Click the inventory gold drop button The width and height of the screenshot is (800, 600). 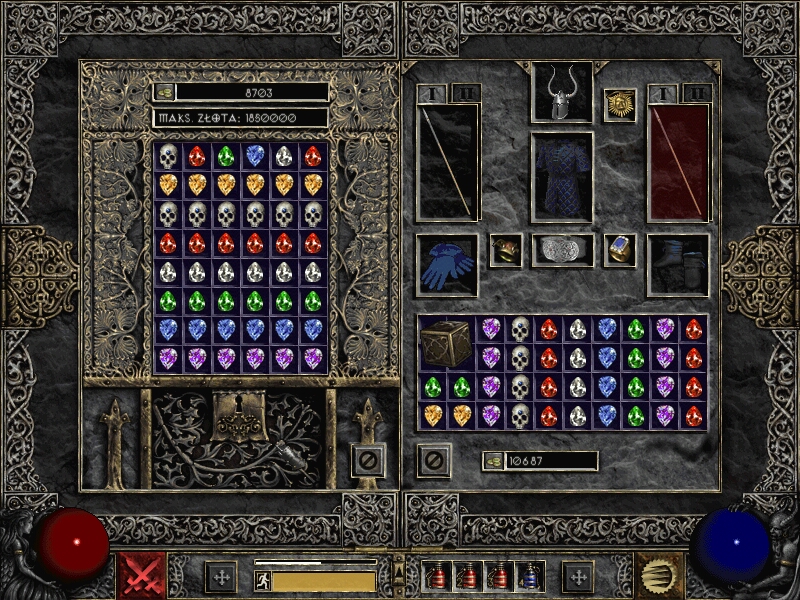[x=493, y=461]
